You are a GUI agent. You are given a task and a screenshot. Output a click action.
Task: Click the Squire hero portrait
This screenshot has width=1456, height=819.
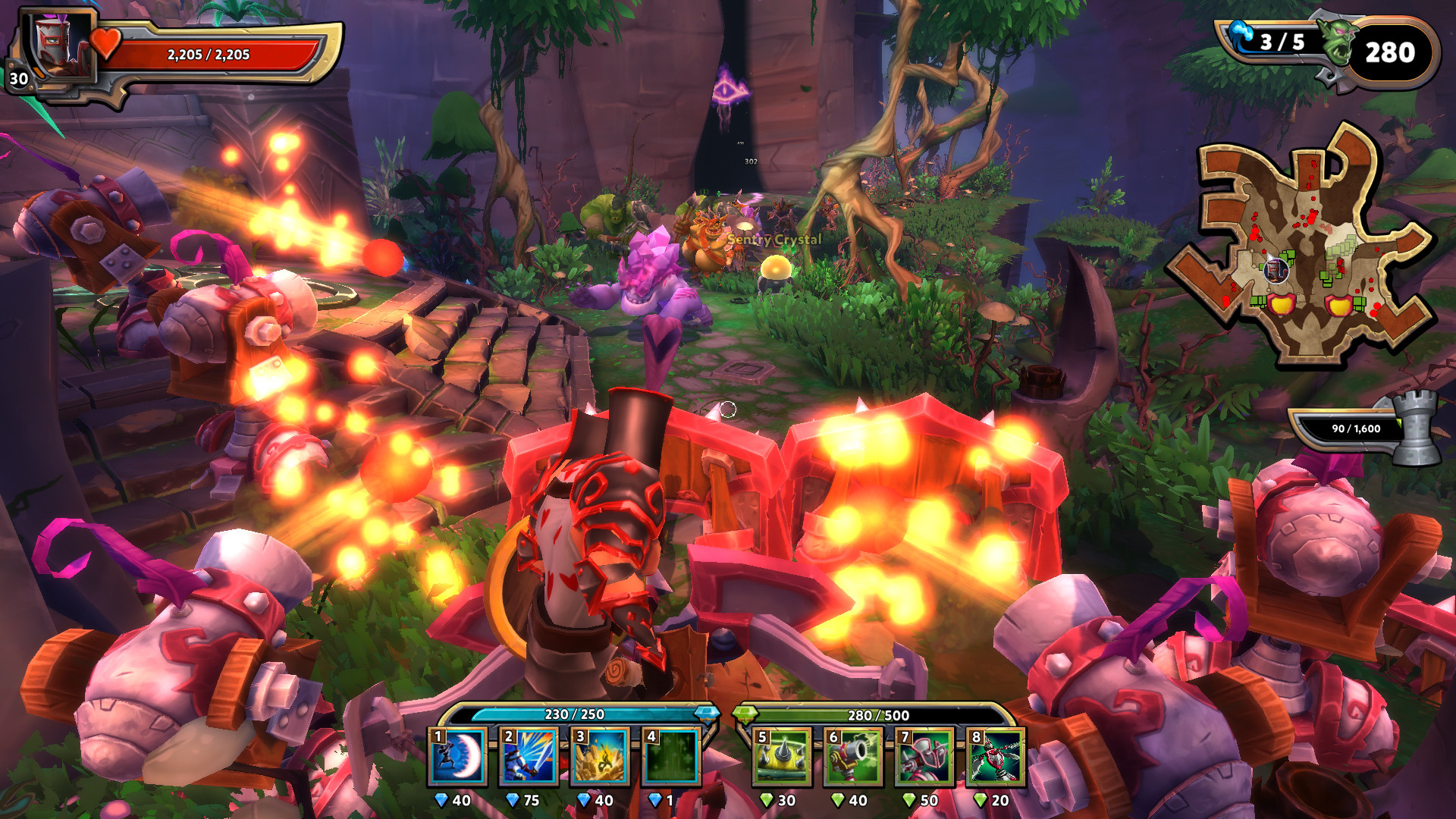pyautogui.click(x=62, y=47)
